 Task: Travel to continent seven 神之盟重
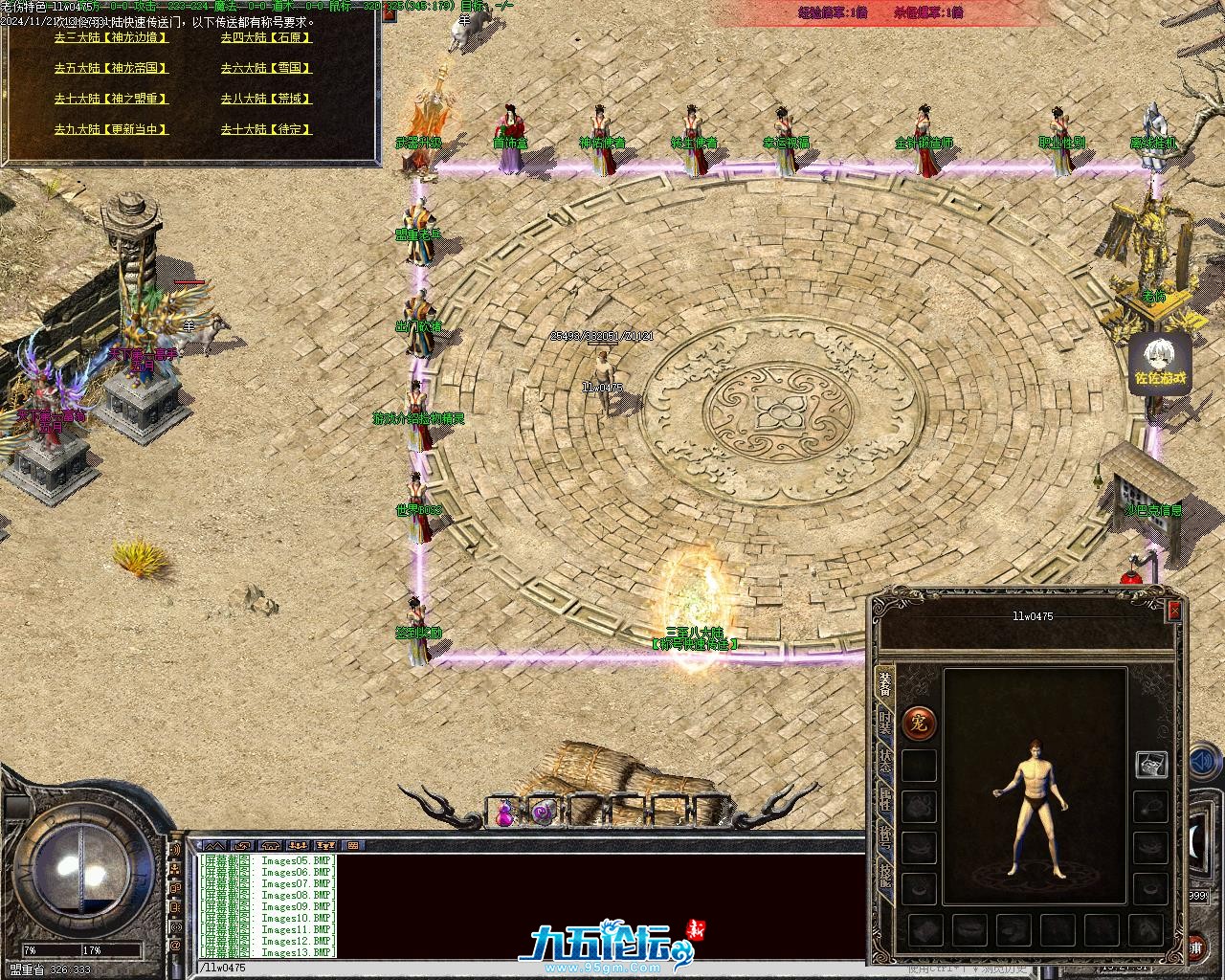tap(111, 100)
